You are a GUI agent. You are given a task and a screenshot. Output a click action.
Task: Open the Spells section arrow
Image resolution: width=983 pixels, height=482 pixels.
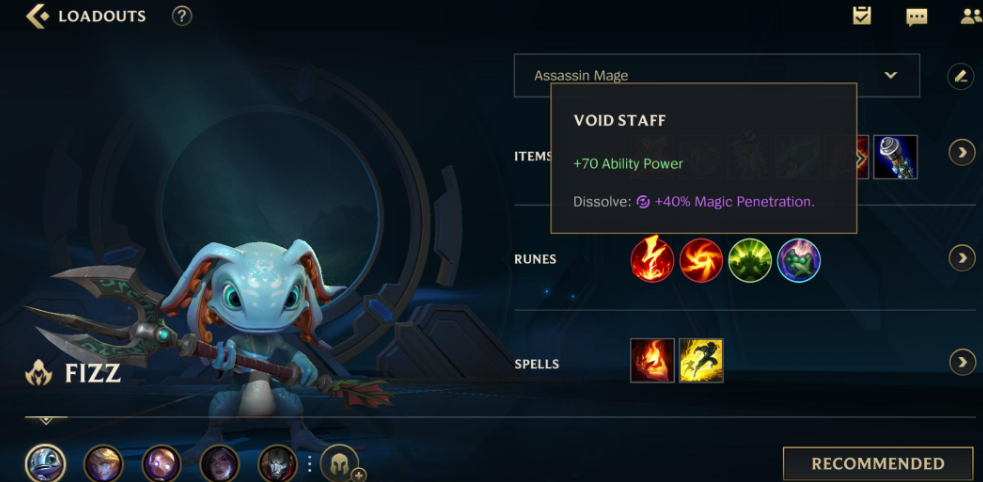point(961,362)
